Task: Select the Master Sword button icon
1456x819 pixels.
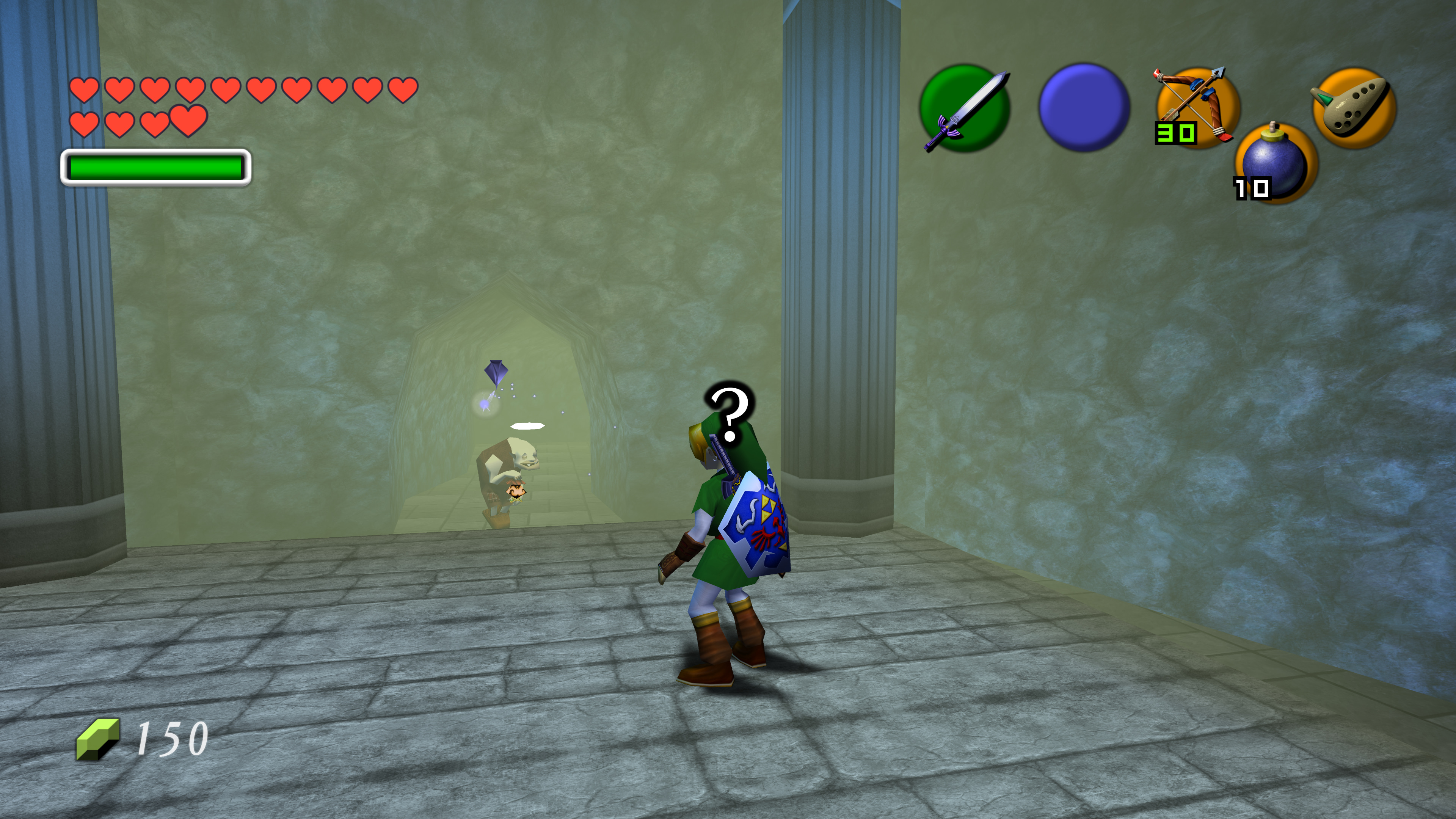Action: click(965, 108)
